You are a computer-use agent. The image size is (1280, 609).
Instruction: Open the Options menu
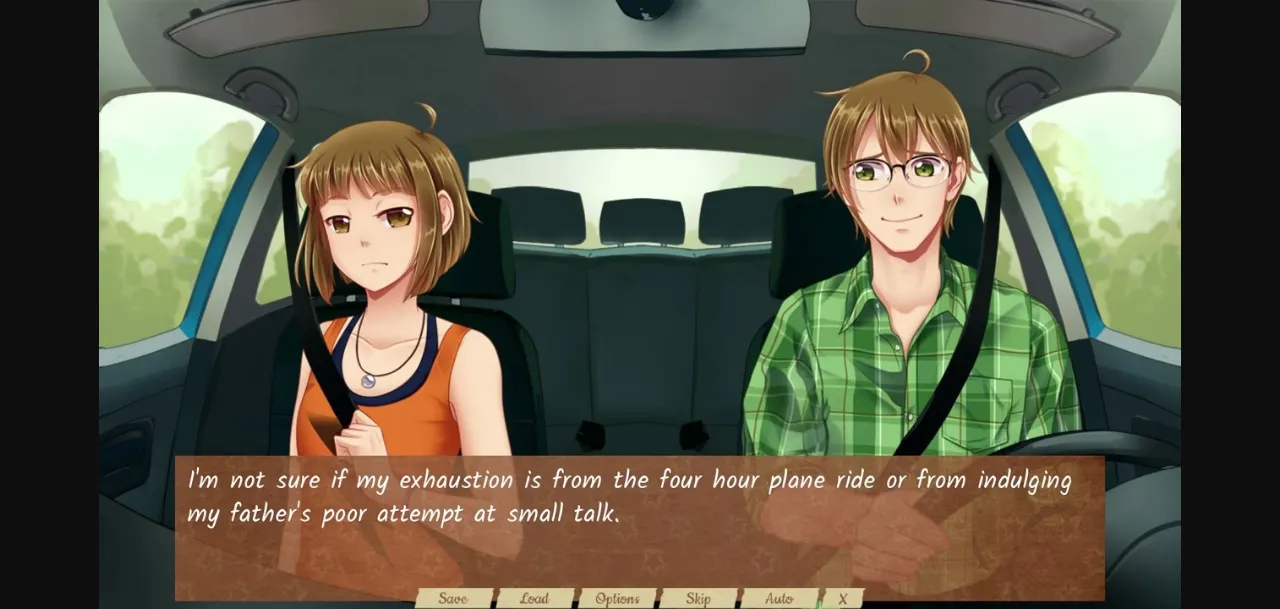pyautogui.click(x=617, y=599)
